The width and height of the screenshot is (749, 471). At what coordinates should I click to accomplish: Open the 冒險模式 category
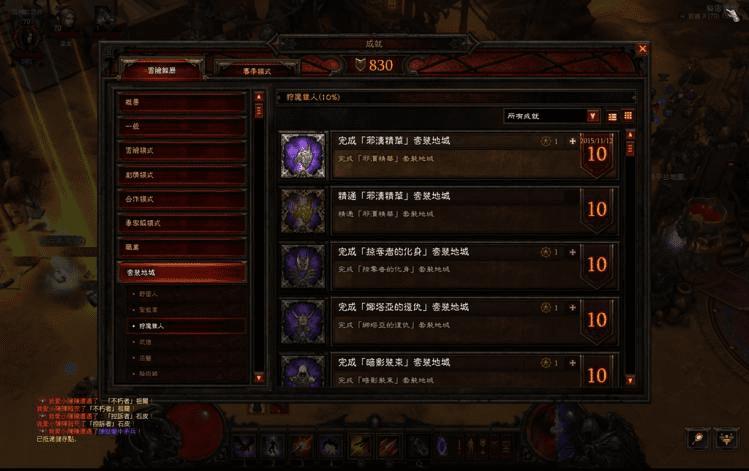[181, 151]
